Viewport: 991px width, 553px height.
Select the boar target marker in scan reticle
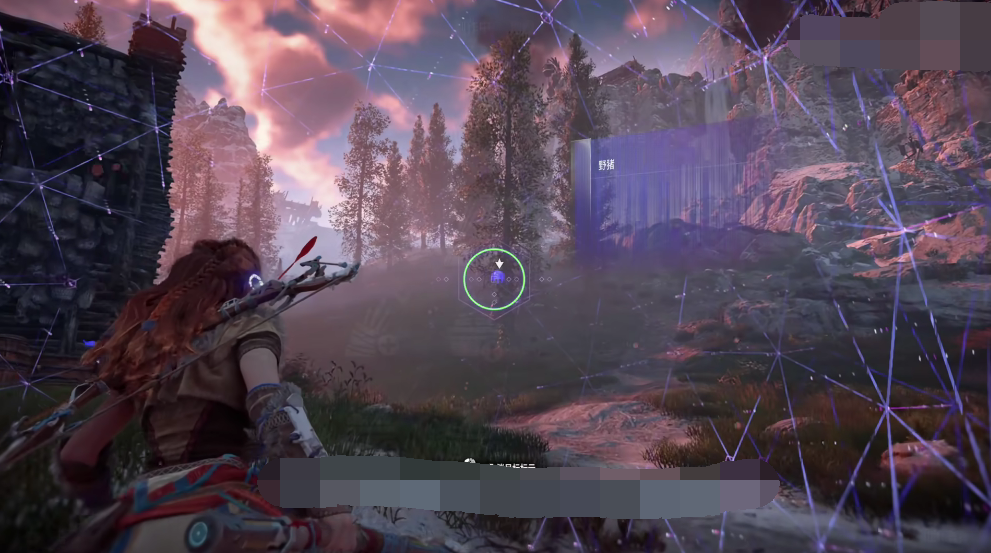coord(495,279)
